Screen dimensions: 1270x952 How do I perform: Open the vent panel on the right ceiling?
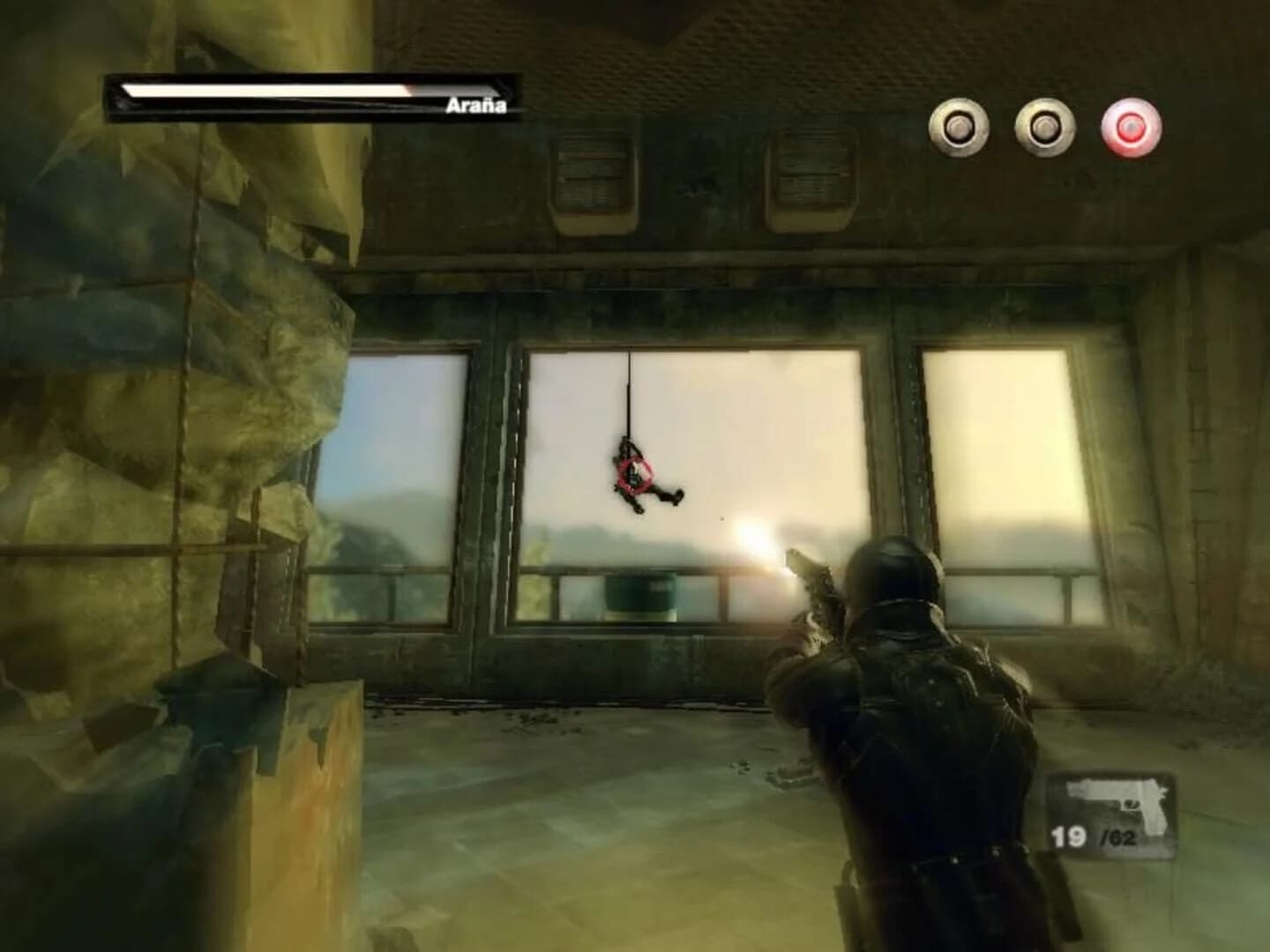pyautogui.click(x=811, y=172)
